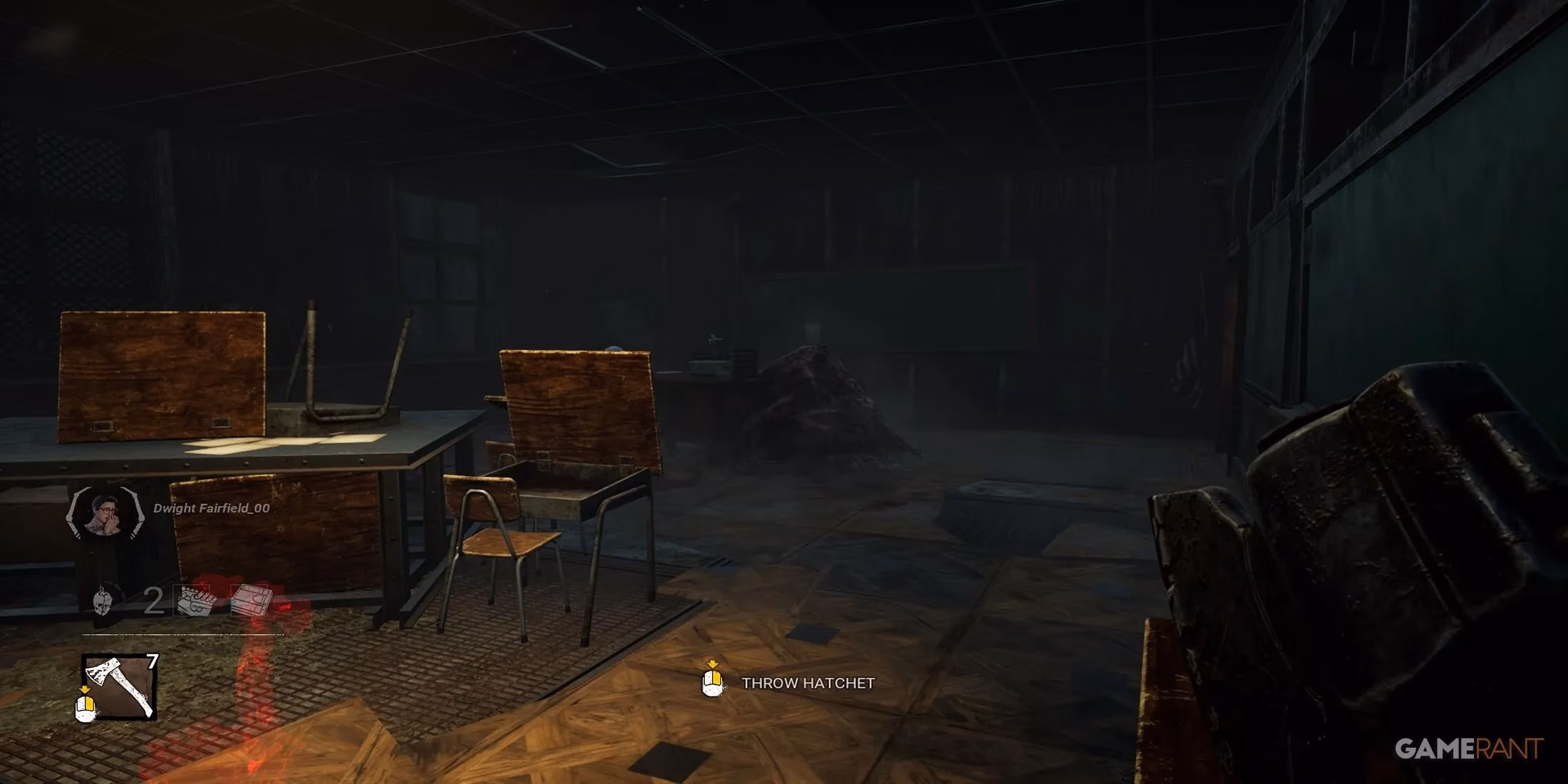The height and width of the screenshot is (784, 1568).
Task: Click the yellow arrow above the Throw Hatchet mouse icon
Action: pos(713,663)
